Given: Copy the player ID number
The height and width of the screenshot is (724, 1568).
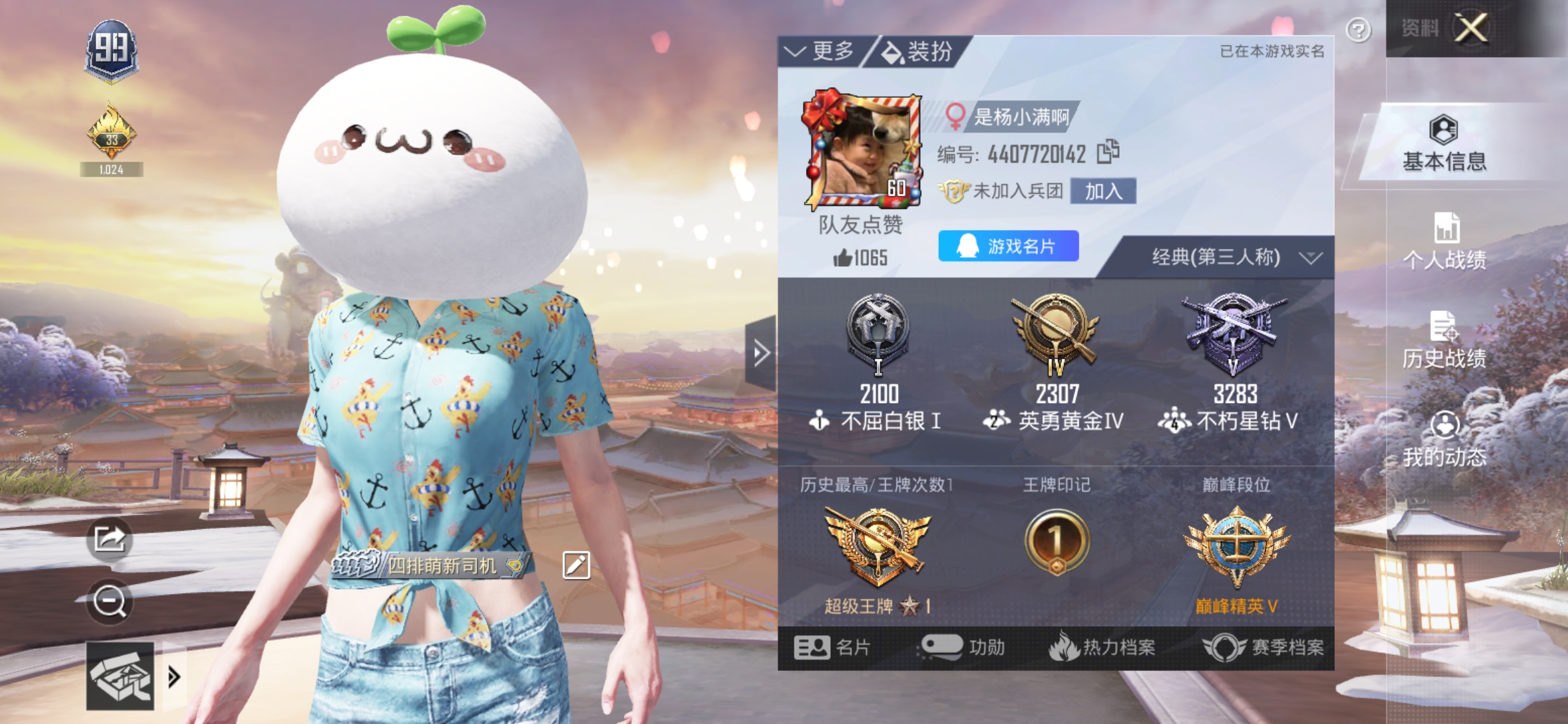Looking at the screenshot, I should [1108, 152].
